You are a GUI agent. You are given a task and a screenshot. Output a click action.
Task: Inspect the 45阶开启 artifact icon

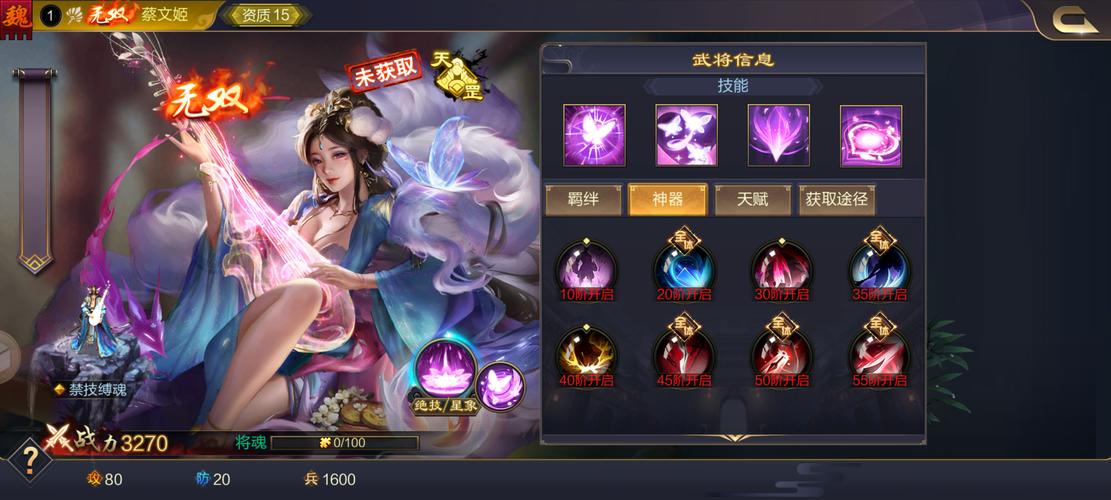[x=684, y=354]
